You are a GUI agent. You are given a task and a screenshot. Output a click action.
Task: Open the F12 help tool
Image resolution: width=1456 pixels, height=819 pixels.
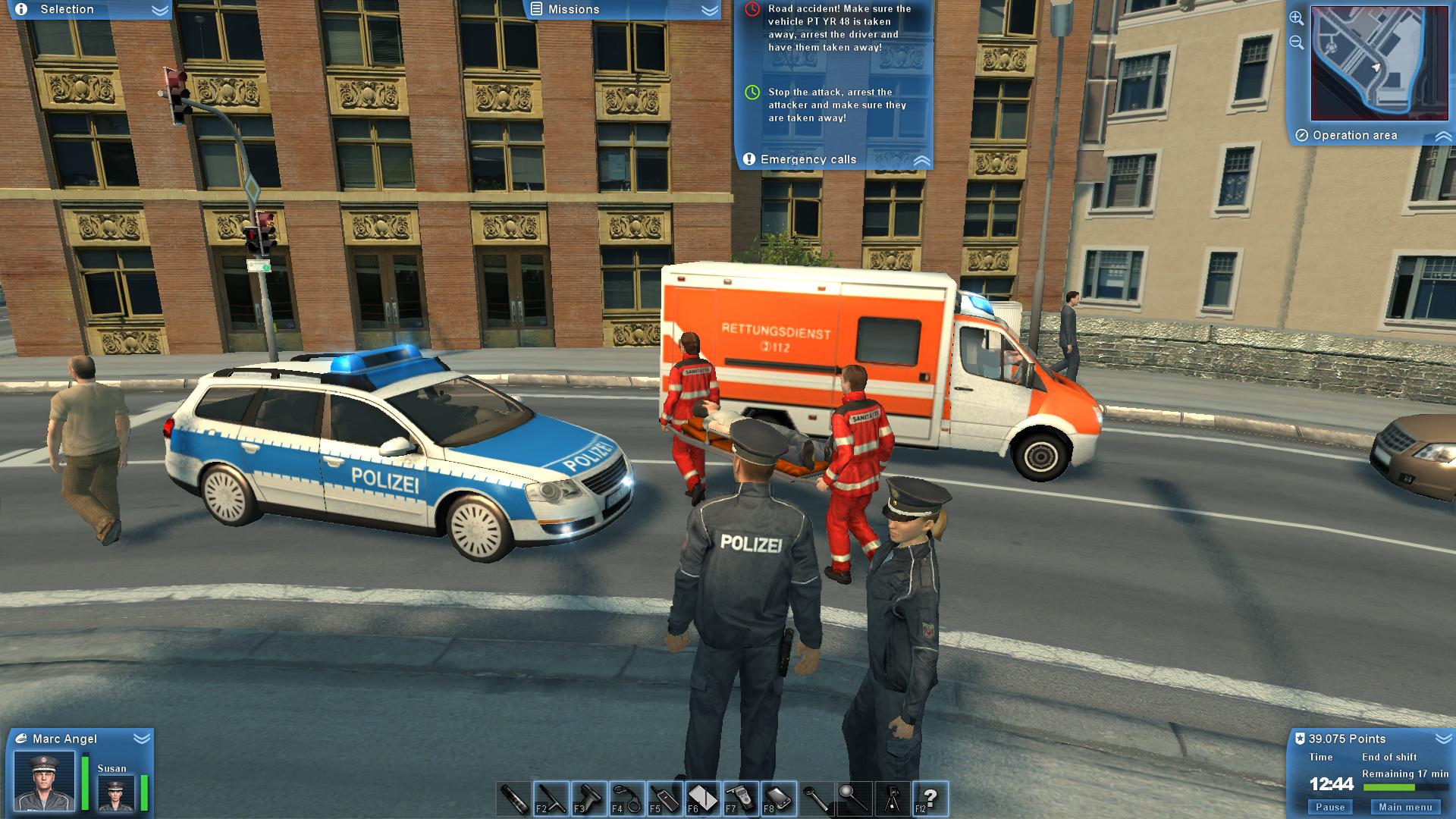pyautogui.click(x=931, y=798)
